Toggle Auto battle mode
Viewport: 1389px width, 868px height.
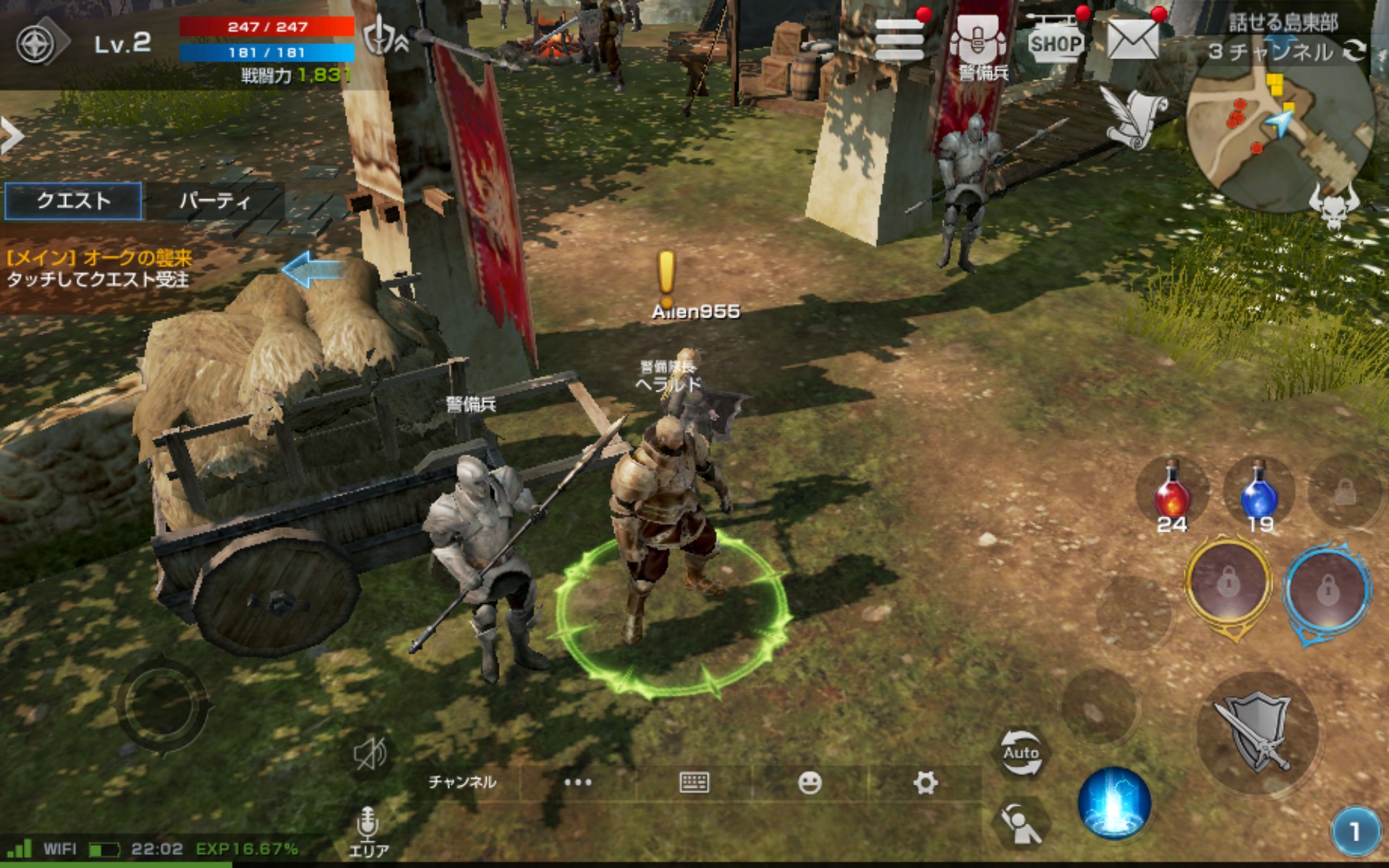coord(1021,752)
